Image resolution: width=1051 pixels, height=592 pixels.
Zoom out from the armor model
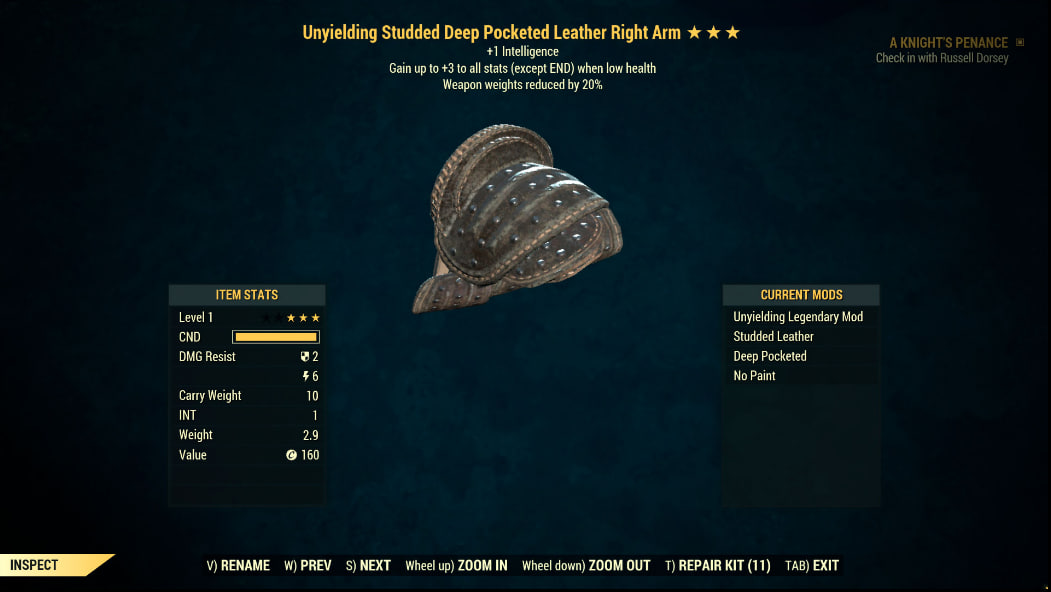(x=586, y=565)
